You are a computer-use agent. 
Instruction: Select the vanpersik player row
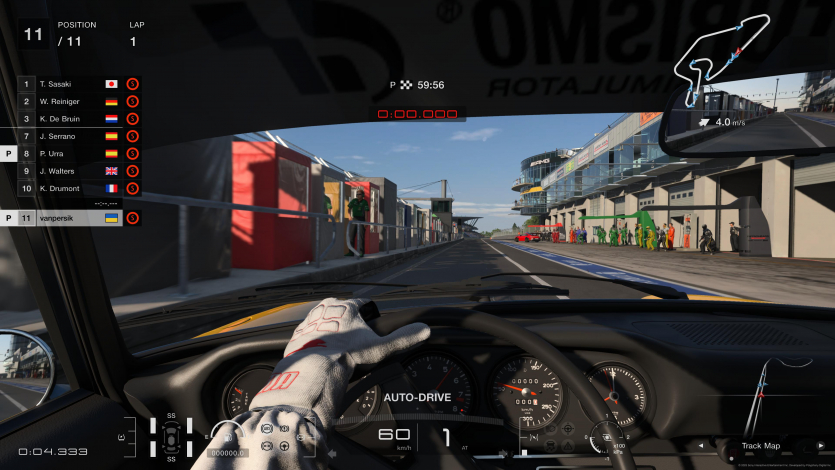click(70, 217)
